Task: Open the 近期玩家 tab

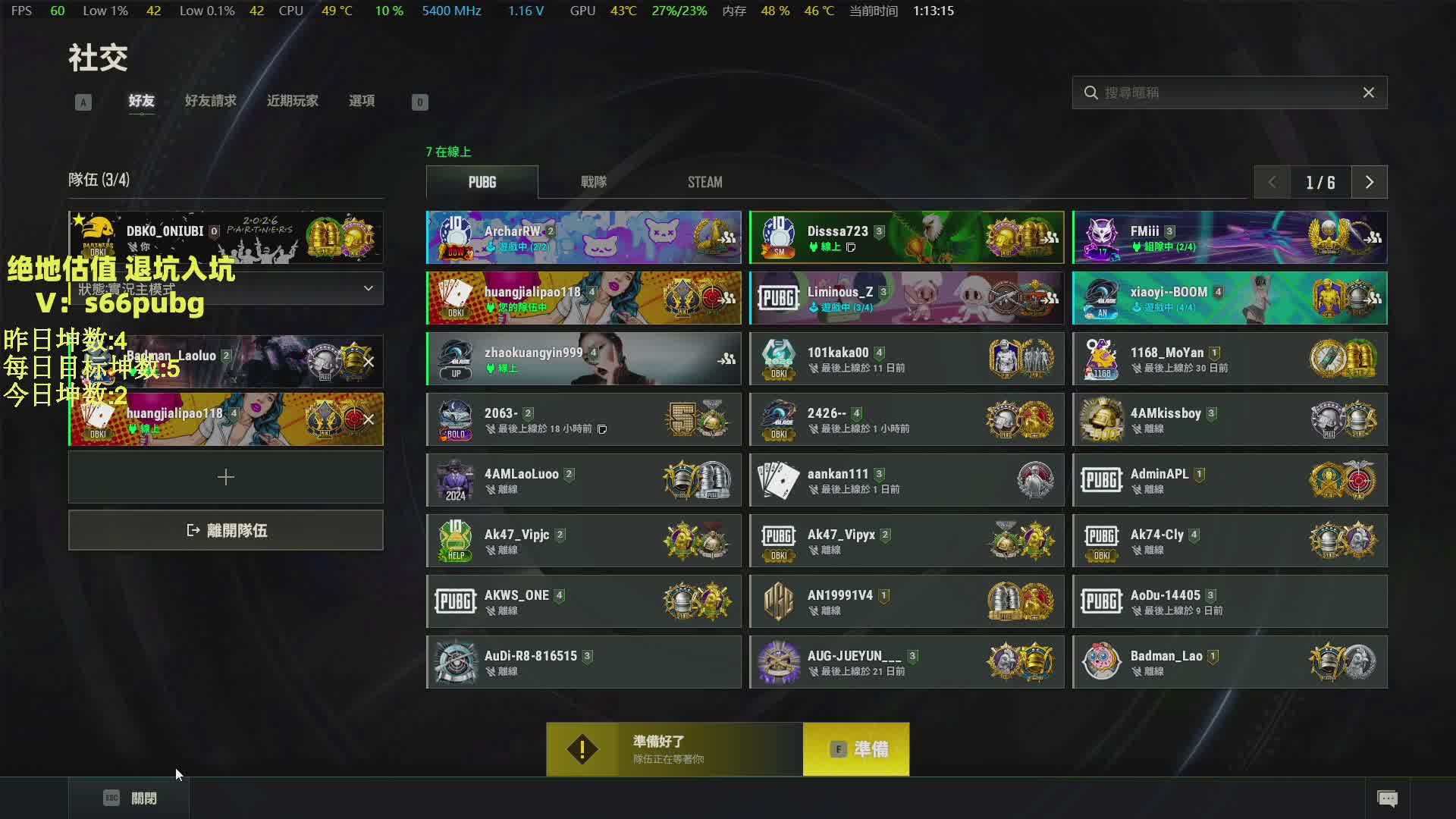Action: click(292, 101)
